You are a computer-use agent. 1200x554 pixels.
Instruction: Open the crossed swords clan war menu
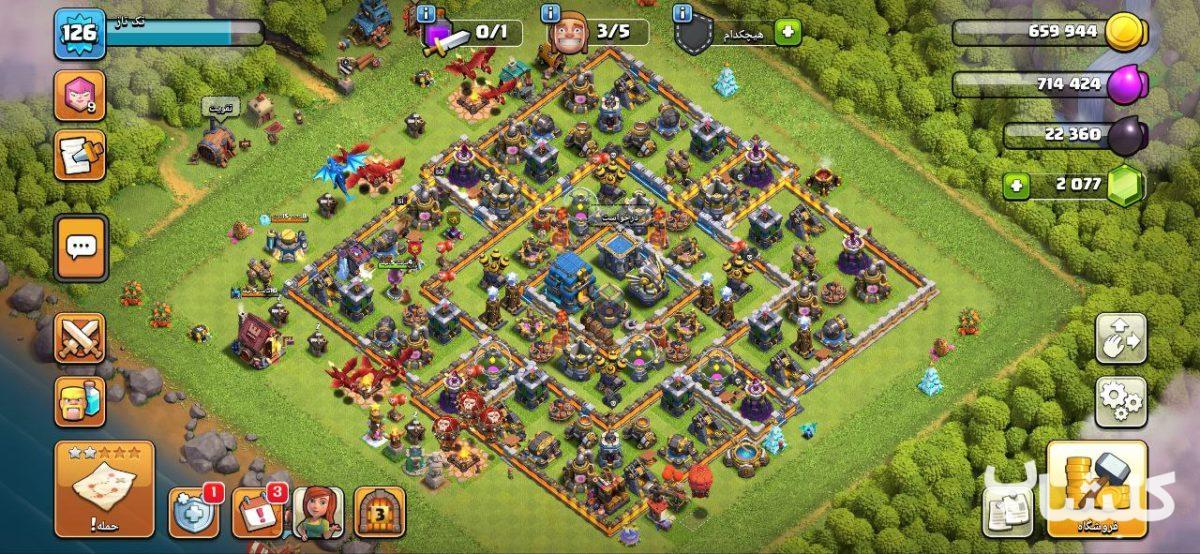80,338
